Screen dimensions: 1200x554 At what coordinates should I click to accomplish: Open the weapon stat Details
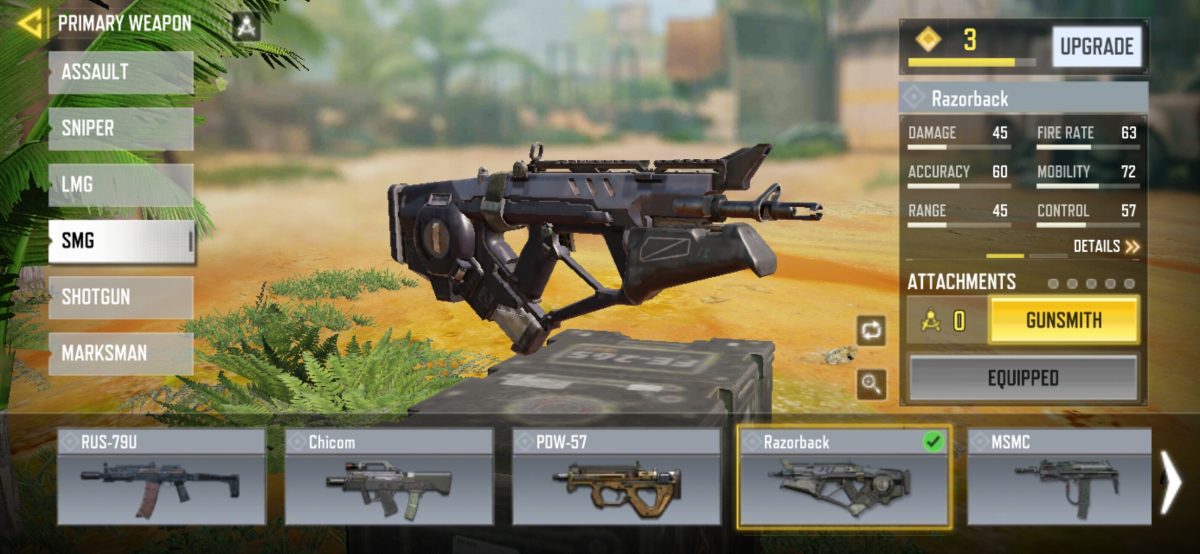pyautogui.click(x=1106, y=246)
